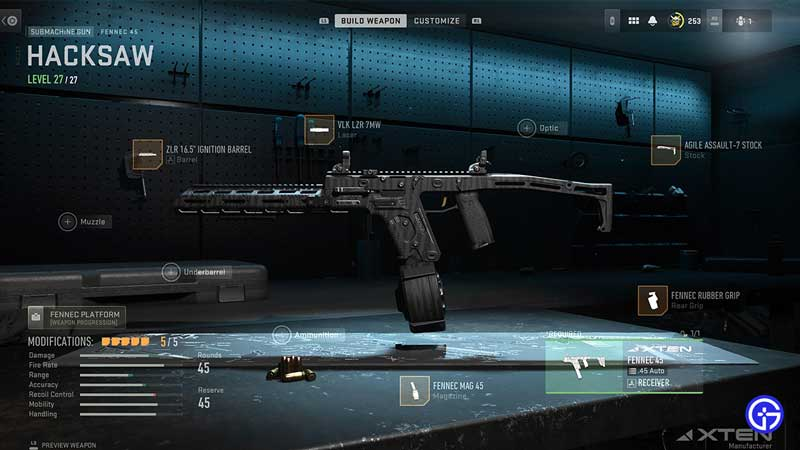Go back using the top-left arrow

coord(11,19)
